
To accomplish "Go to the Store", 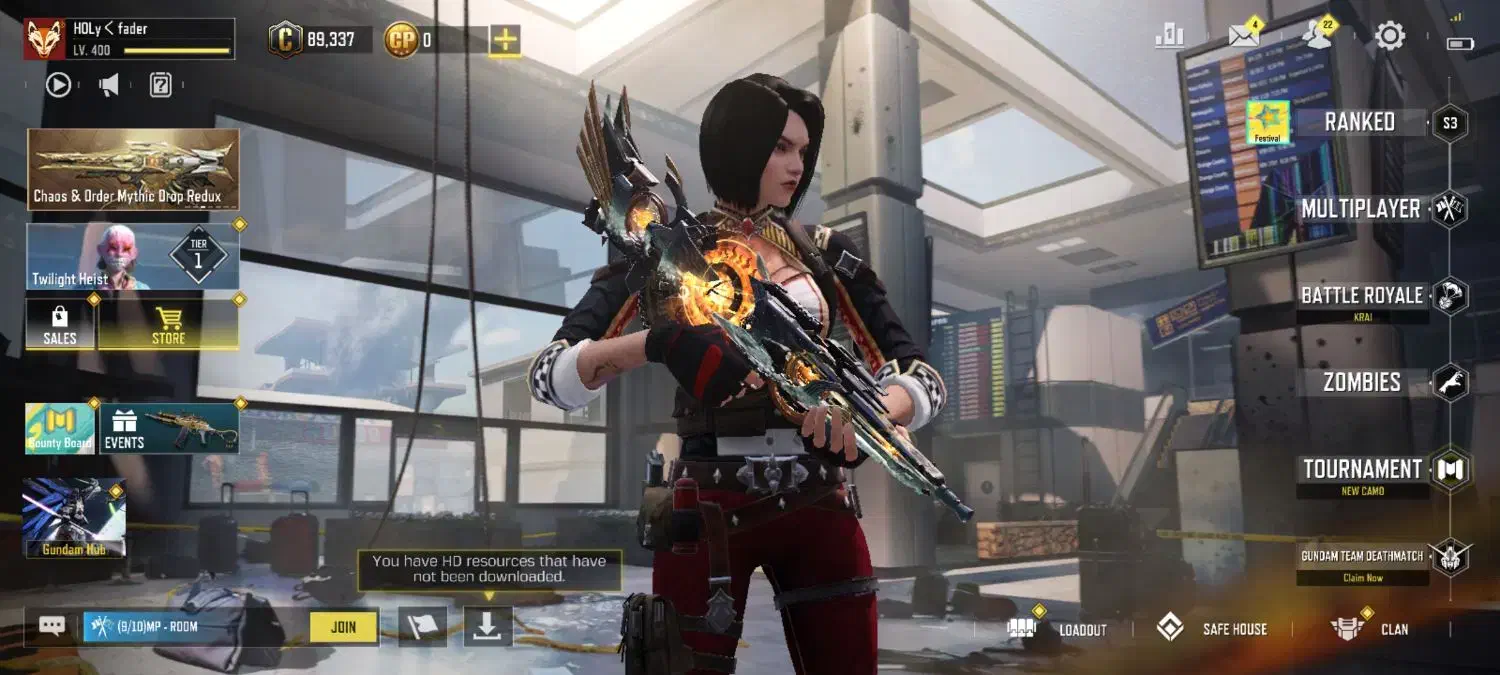I will [x=168, y=324].
